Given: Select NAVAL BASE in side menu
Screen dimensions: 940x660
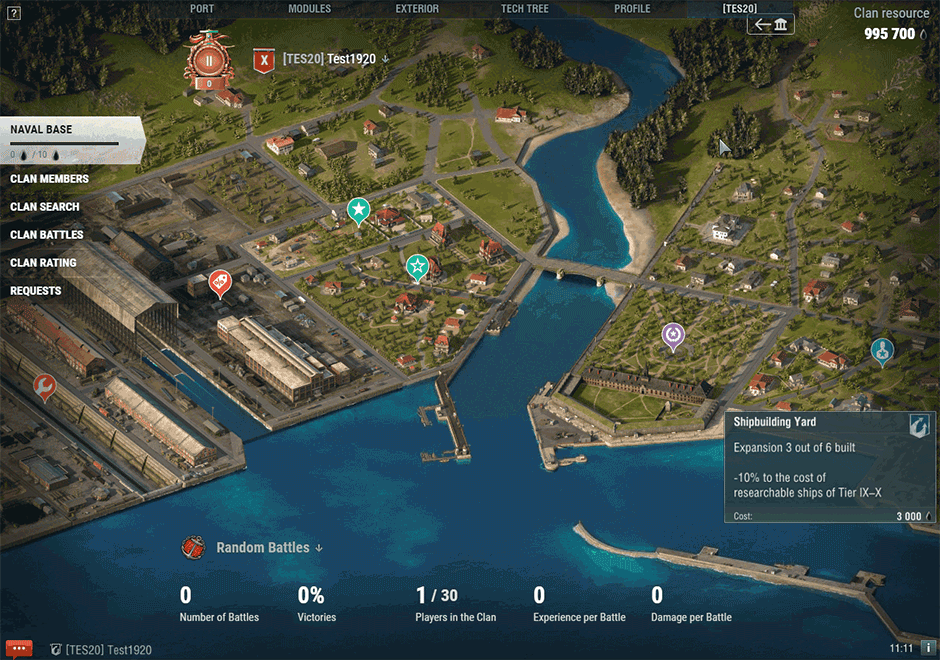Looking at the screenshot, I should (42, 130).
